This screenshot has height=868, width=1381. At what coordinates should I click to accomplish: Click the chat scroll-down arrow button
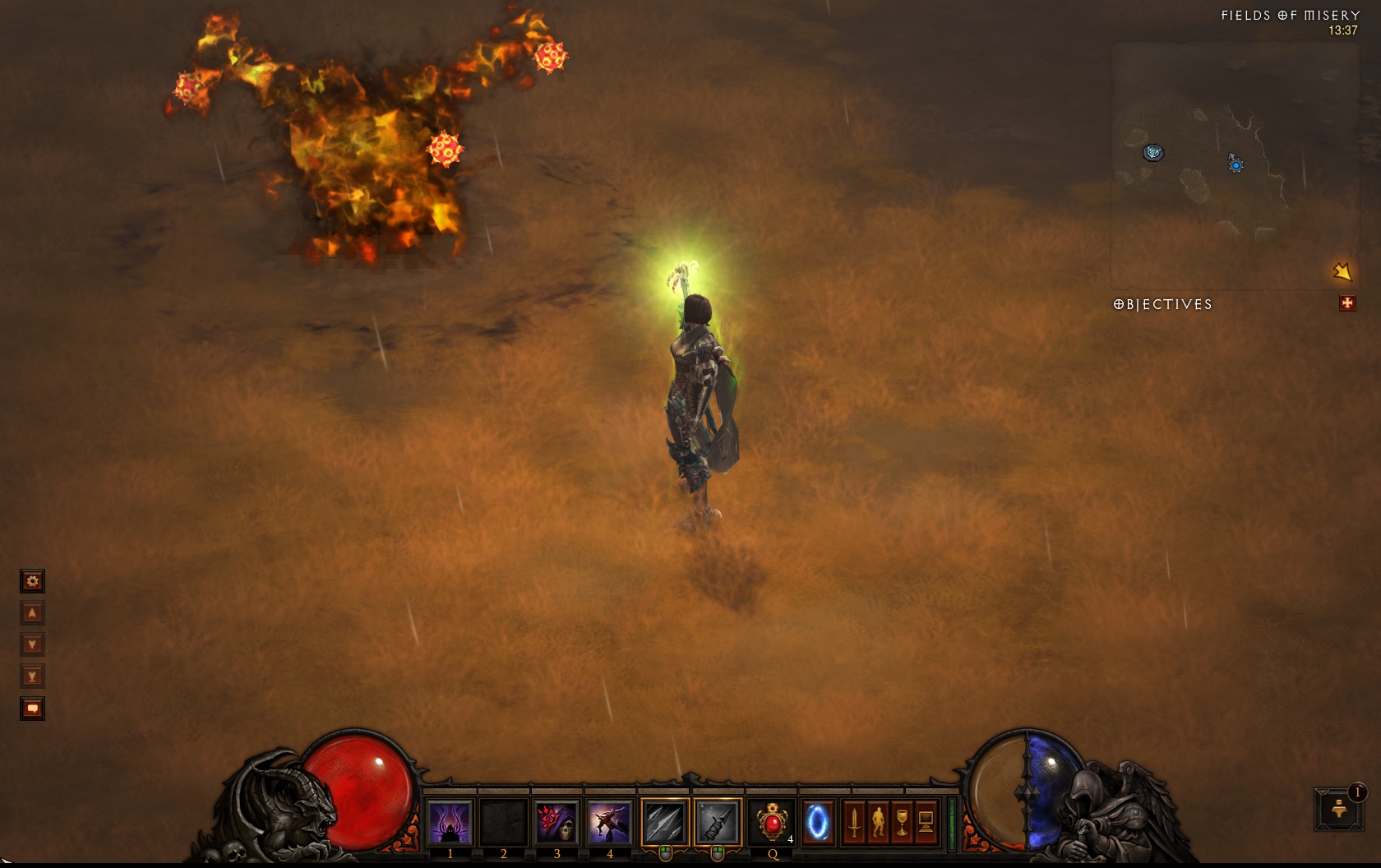(32, 644)
